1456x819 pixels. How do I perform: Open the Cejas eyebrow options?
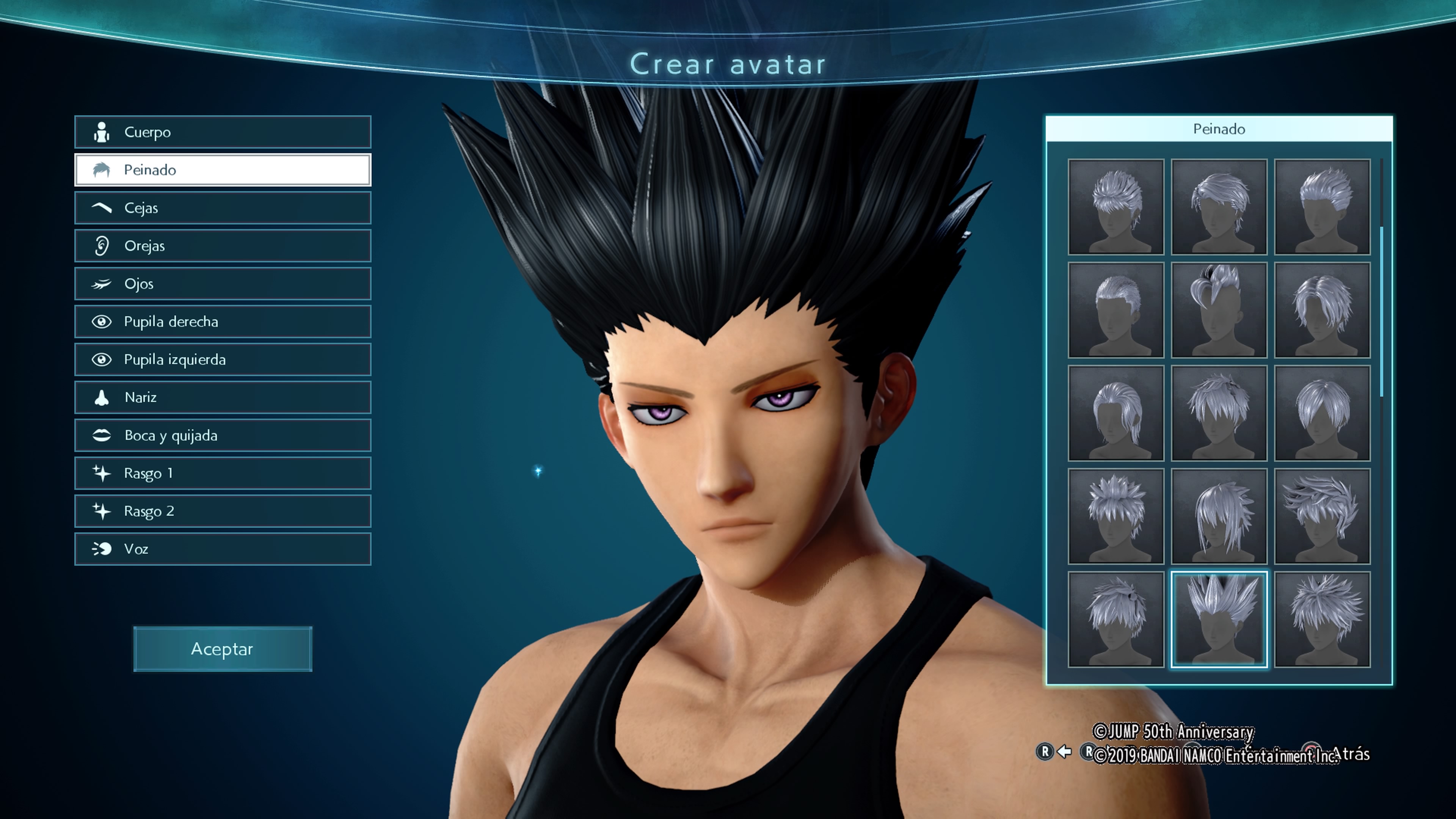(223, 208)
